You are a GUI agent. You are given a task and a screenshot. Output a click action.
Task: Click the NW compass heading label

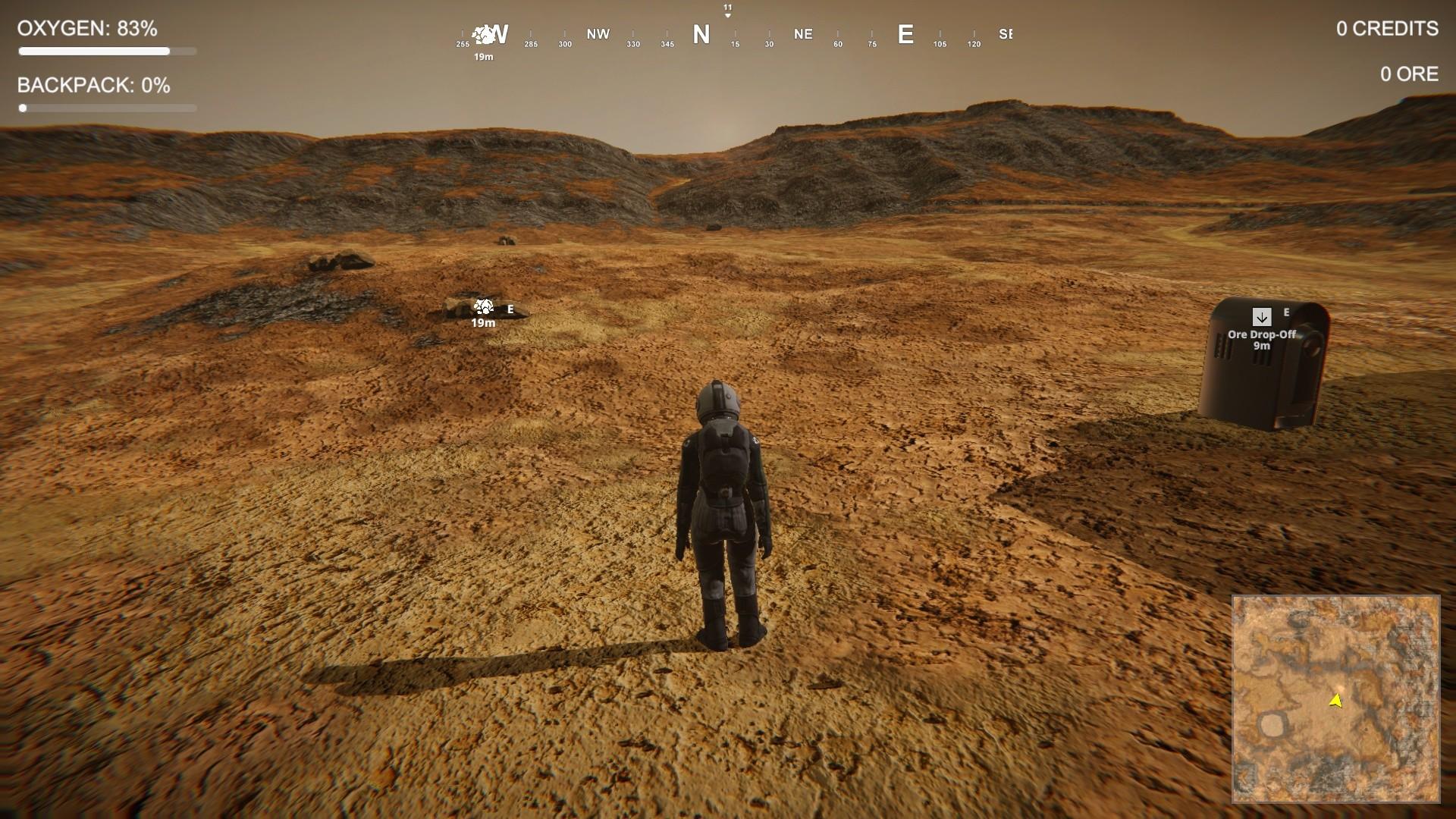pos(597,34)
